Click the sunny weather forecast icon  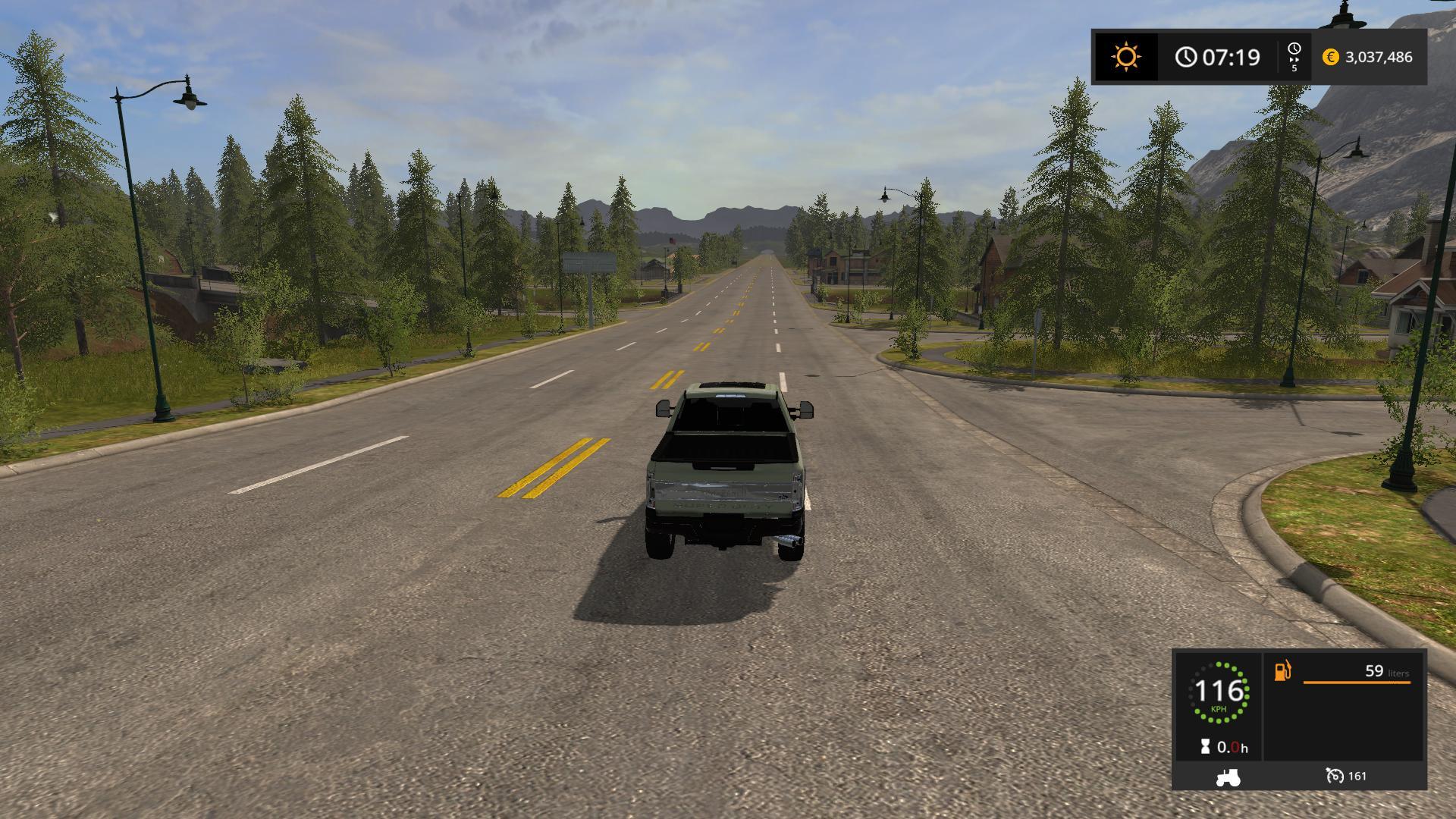click(x=1125, y=57)
